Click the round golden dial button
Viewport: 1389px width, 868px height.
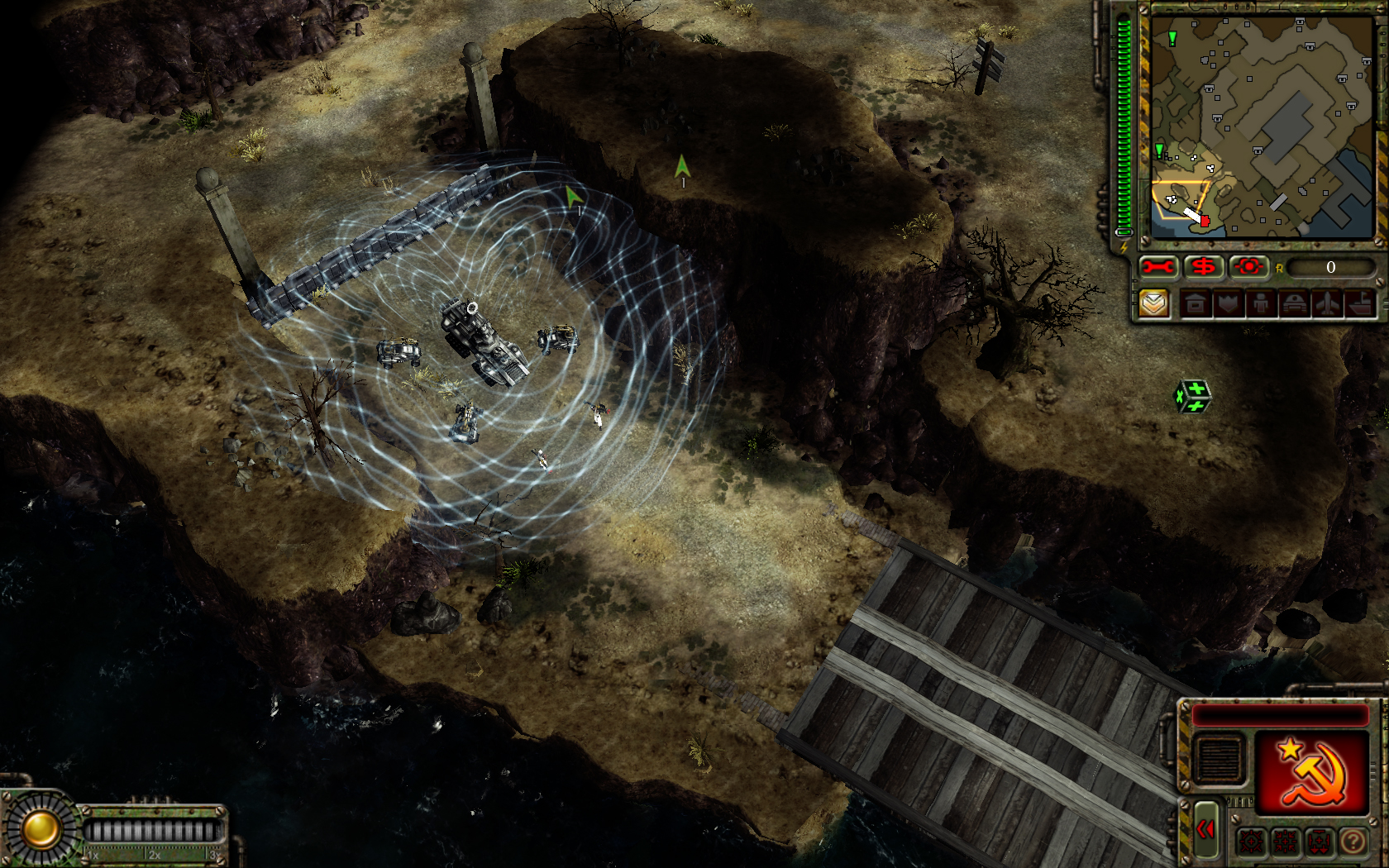(x=40, y=829)
